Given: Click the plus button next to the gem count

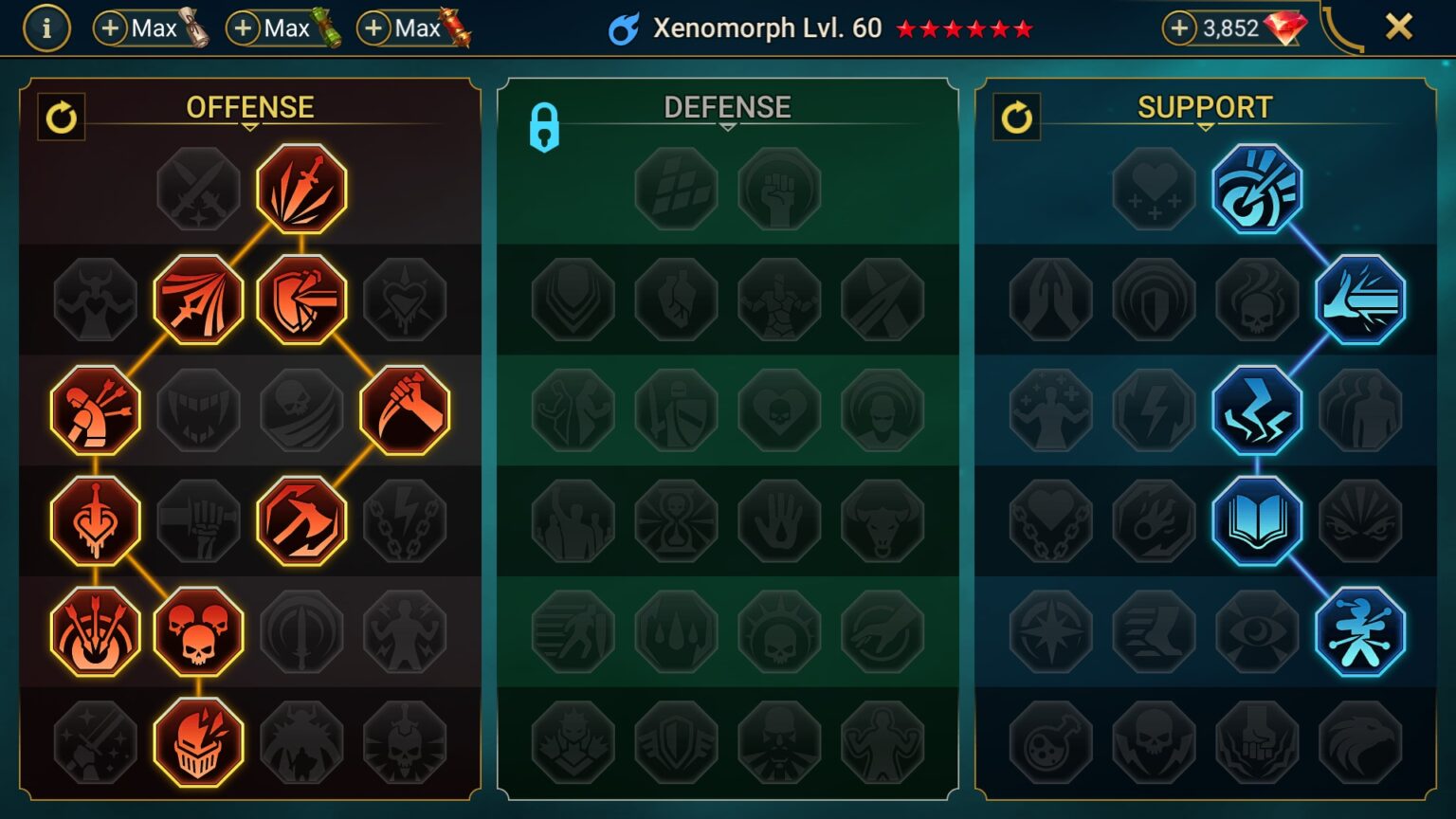Looking at the screenshot, I should pos(1178,29).
